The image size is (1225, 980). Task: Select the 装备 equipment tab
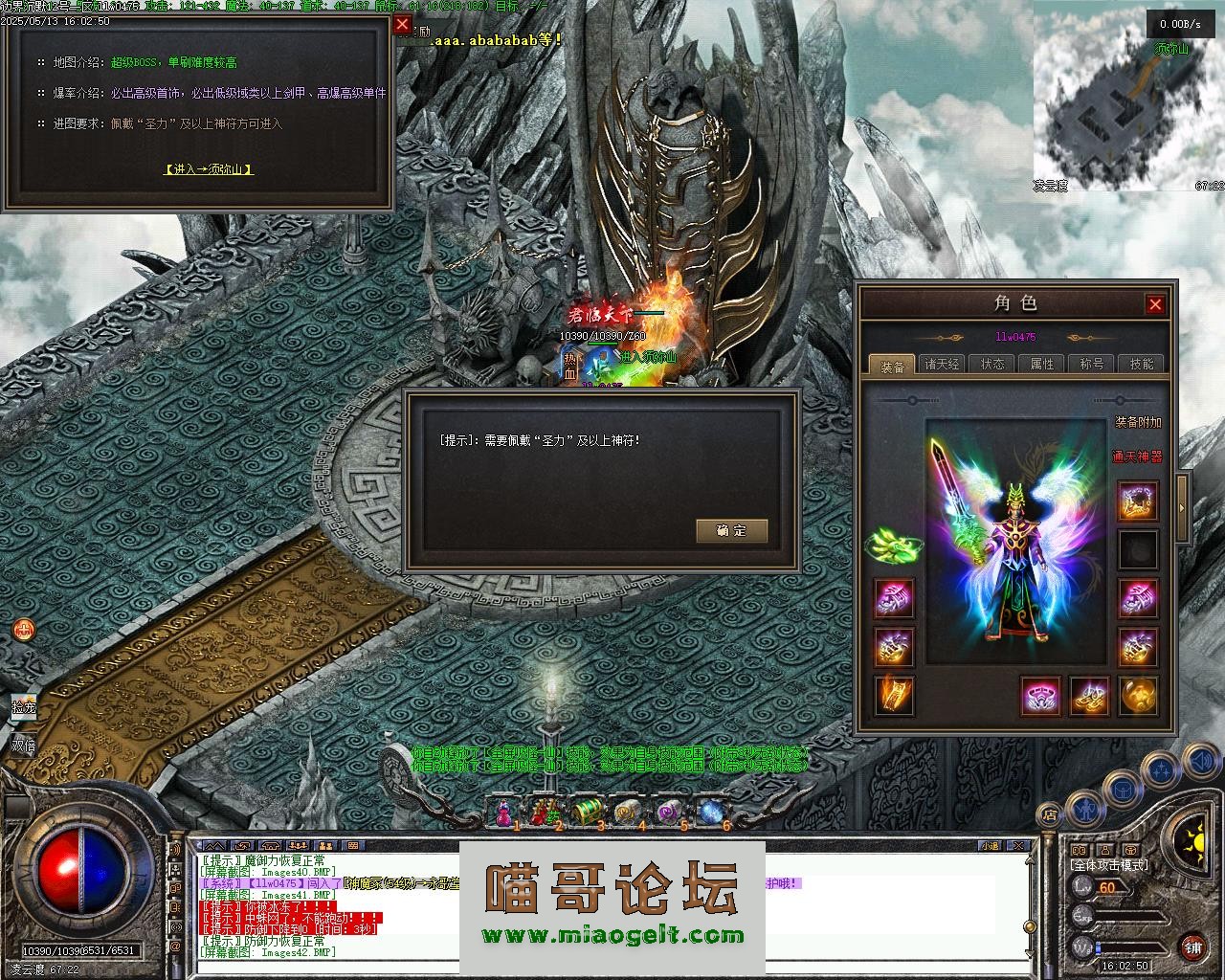[x=892, y=366]
